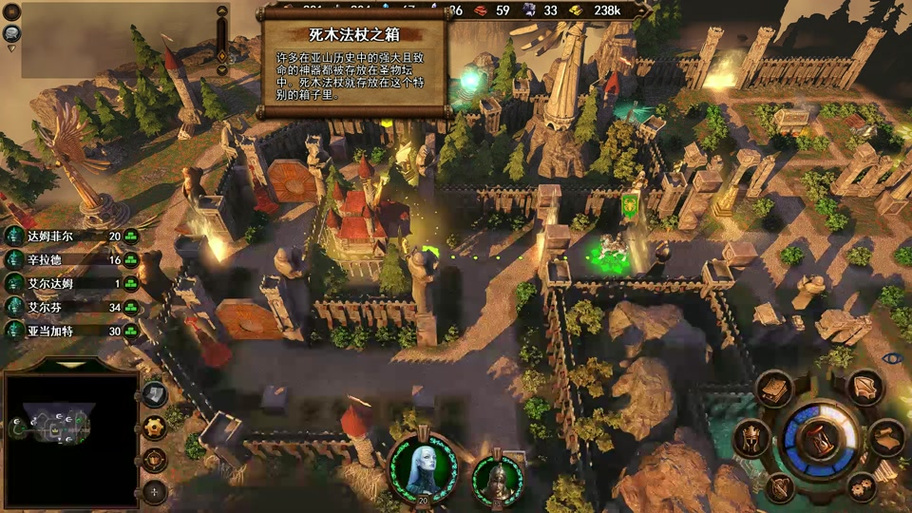
Task: Open the gears options menu
Action: (x=861, y=487)
